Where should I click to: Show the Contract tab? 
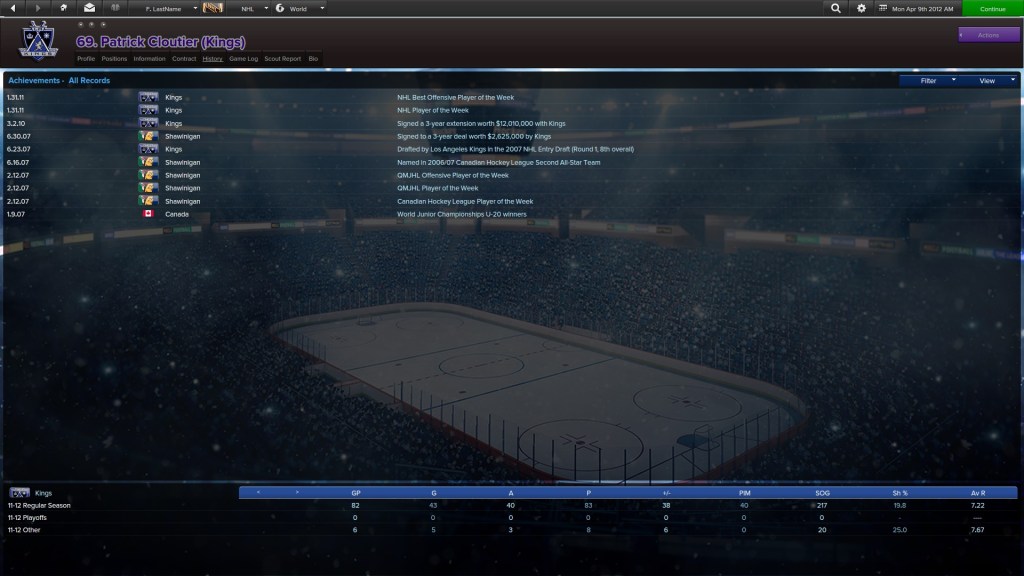pos(184,59)
